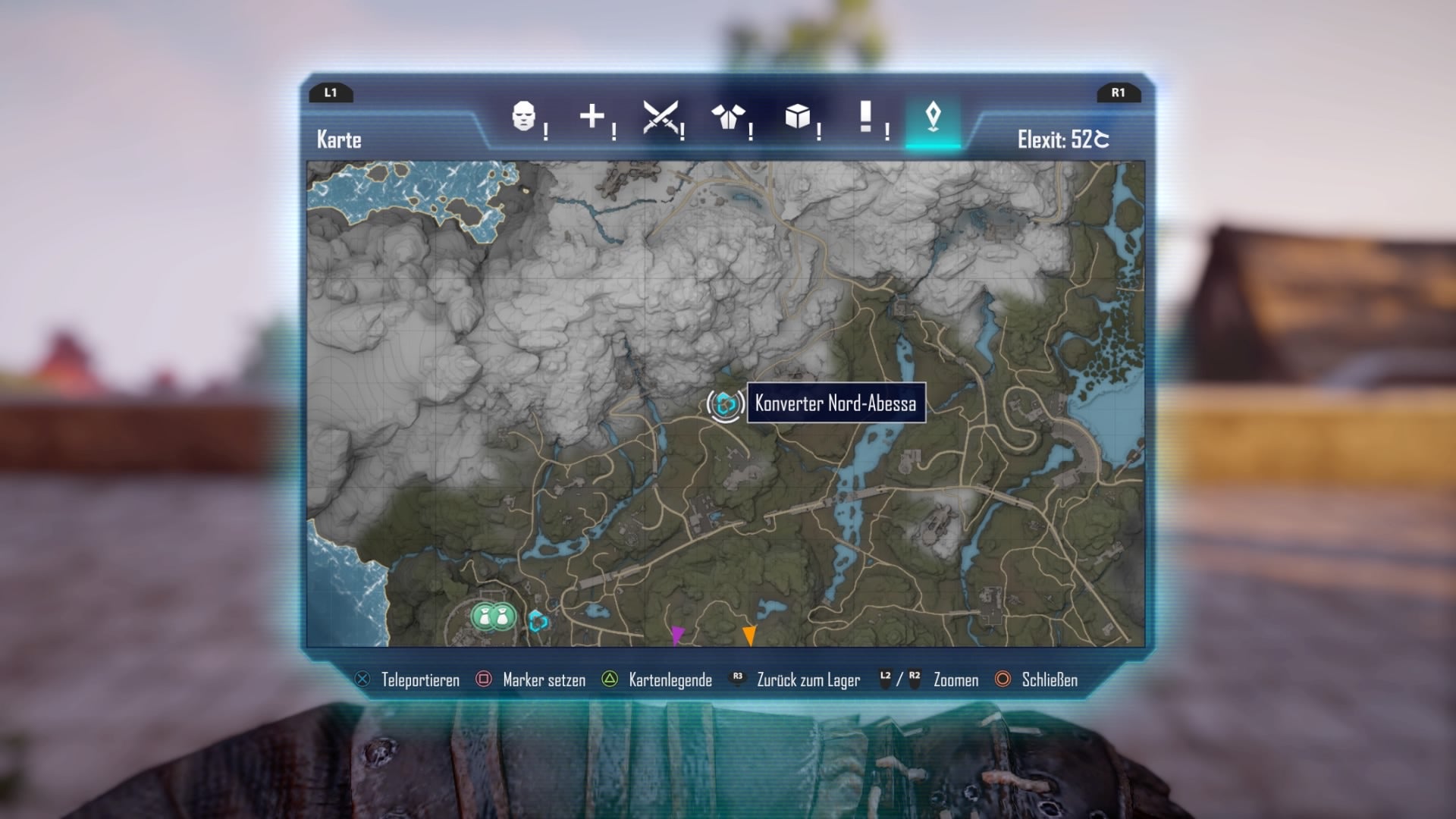Switch to the plus-sign attributes tab

[x=591, y=117]
